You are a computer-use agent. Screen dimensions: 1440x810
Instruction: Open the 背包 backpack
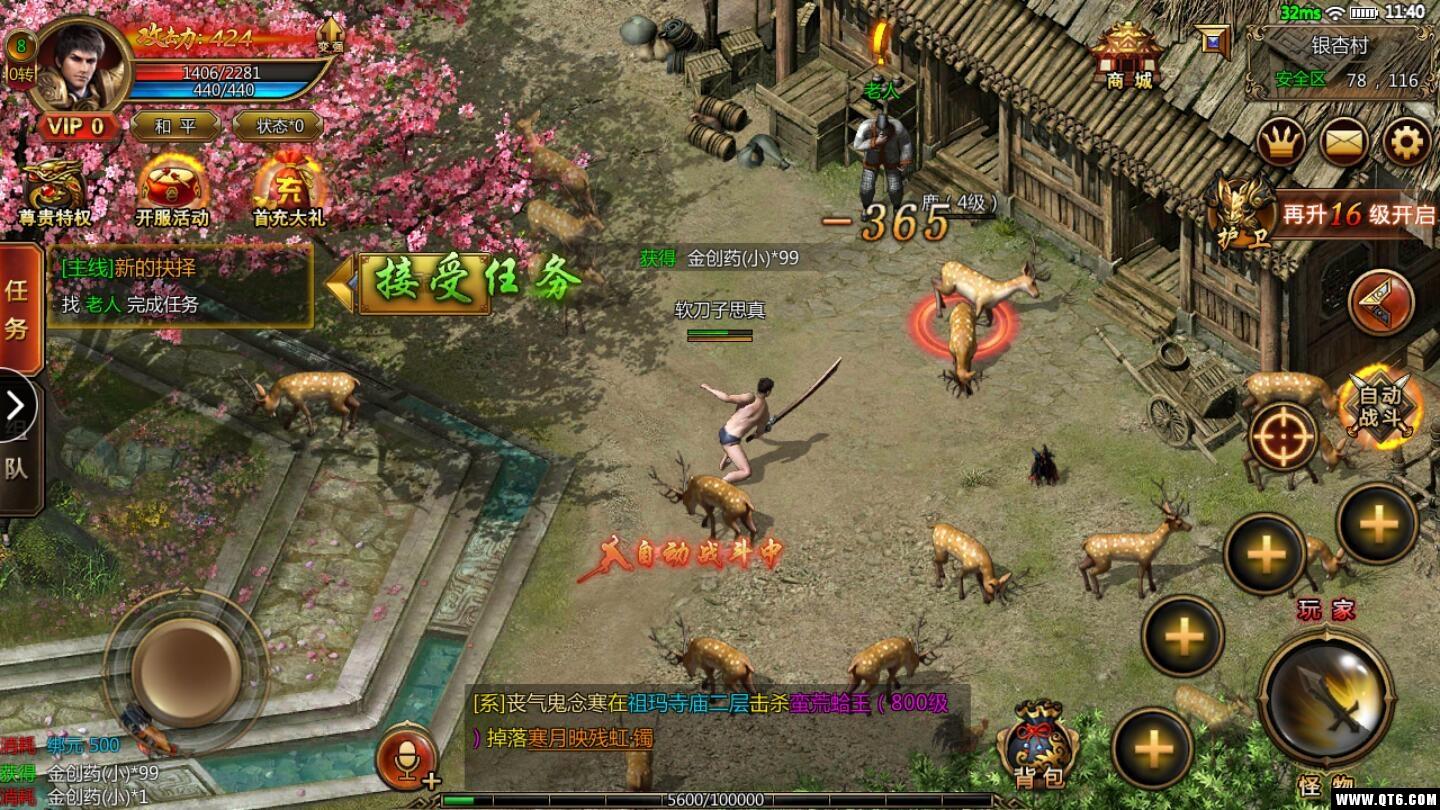[1039, 747]
